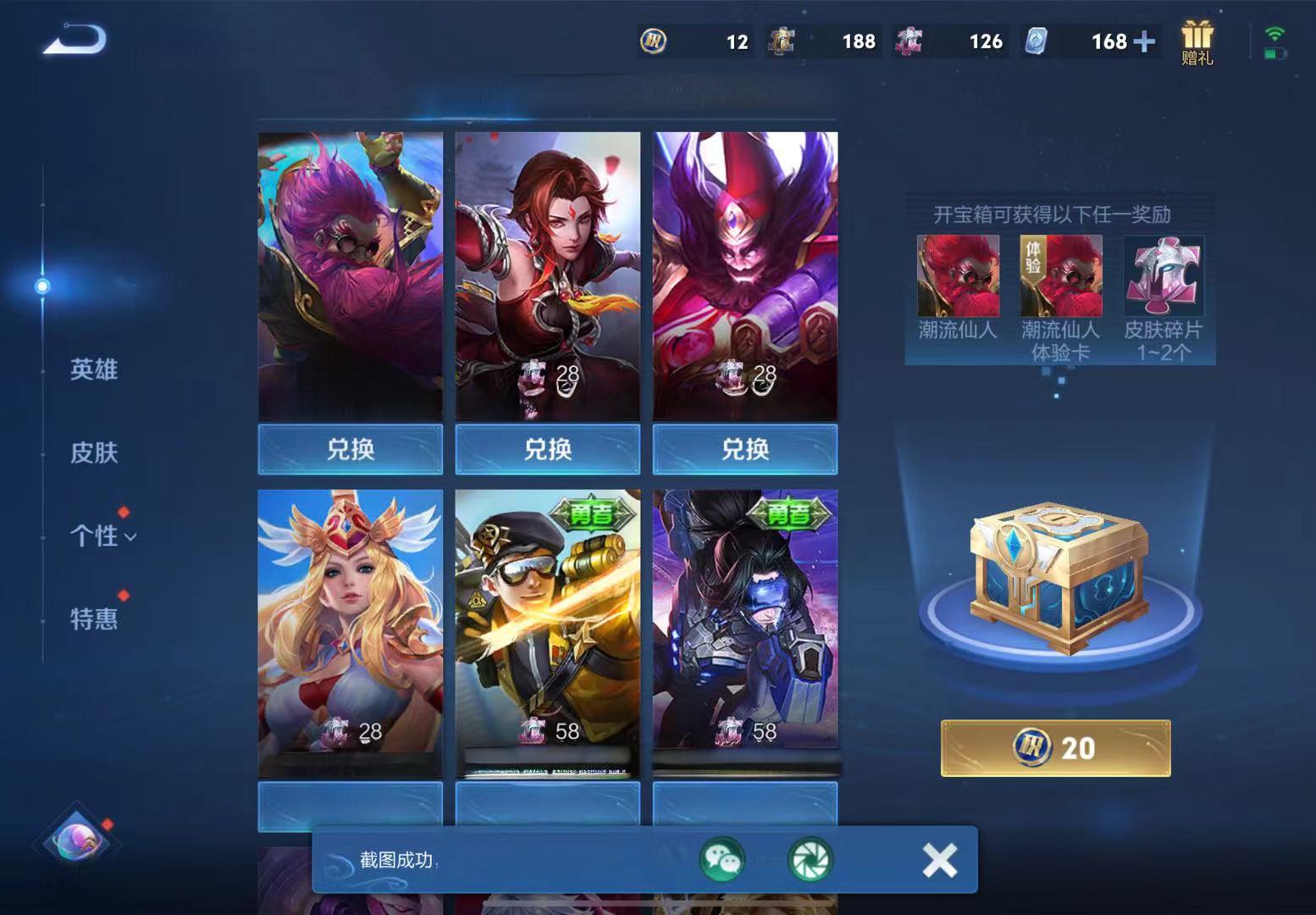Switch to the 皮肤 (Skins) tab
1316x915 pixels.
[93, 452]
